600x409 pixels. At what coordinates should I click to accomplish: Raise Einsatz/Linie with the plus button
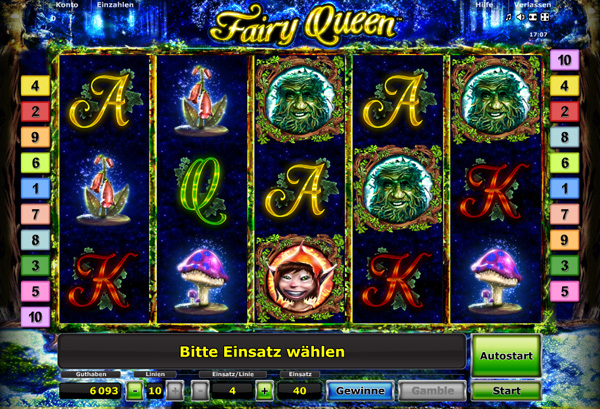coord(264,390)
